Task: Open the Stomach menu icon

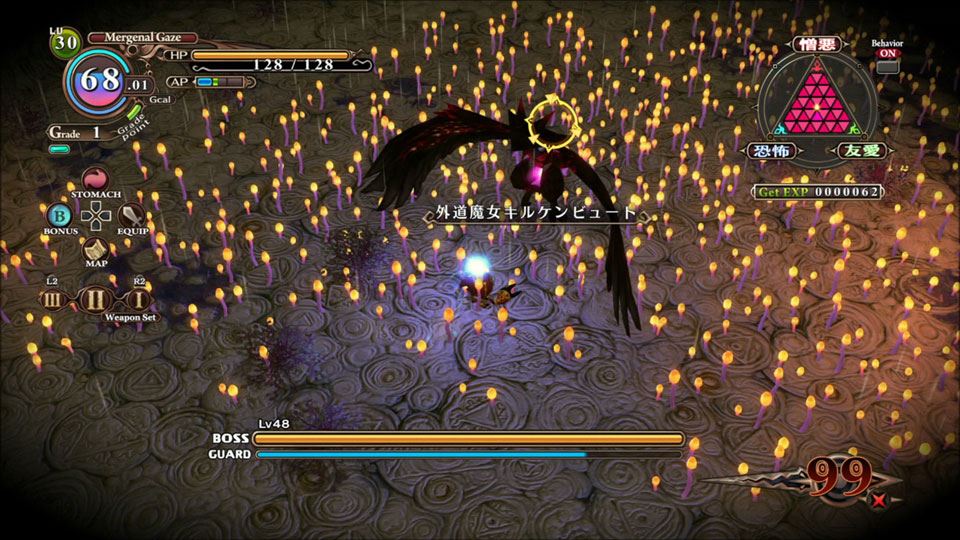Action: pos(96,177)
